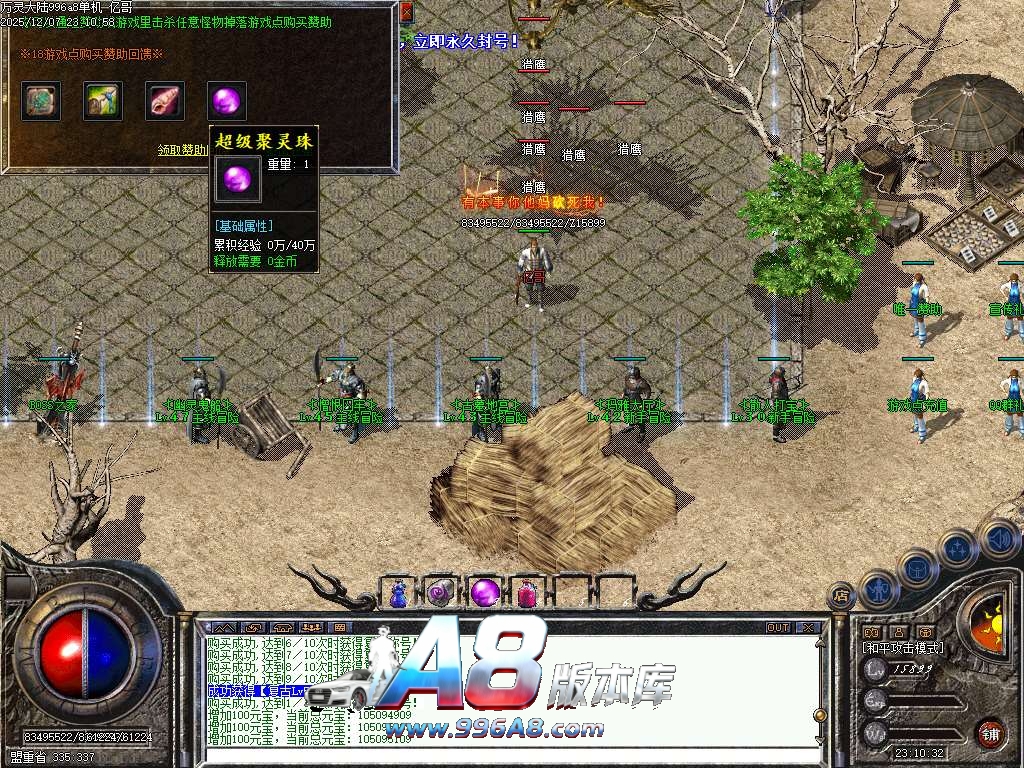The height and width of the screenshot is (768, 1024).
Task: Use the purple spiral scroll hotbar item
Action: tap(441, 592)
